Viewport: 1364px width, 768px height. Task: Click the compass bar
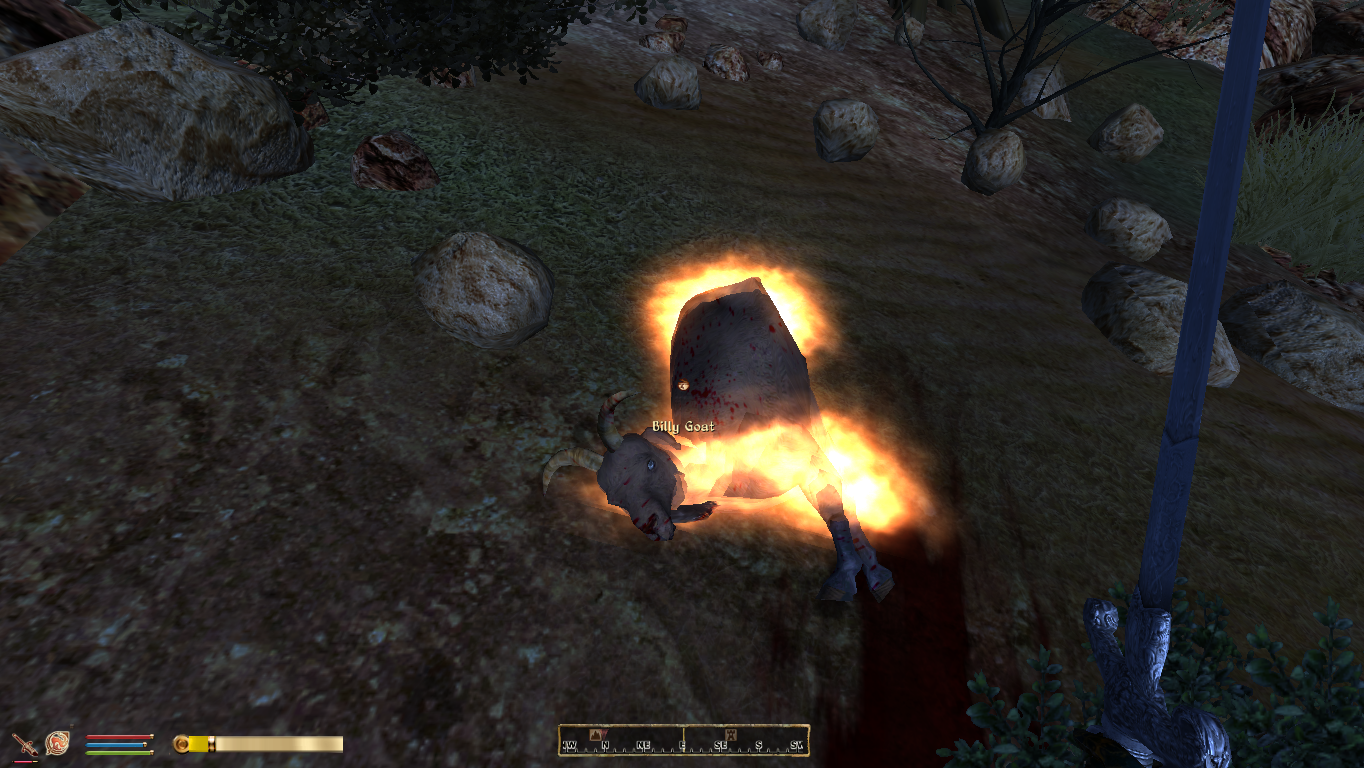coord(683,740)
